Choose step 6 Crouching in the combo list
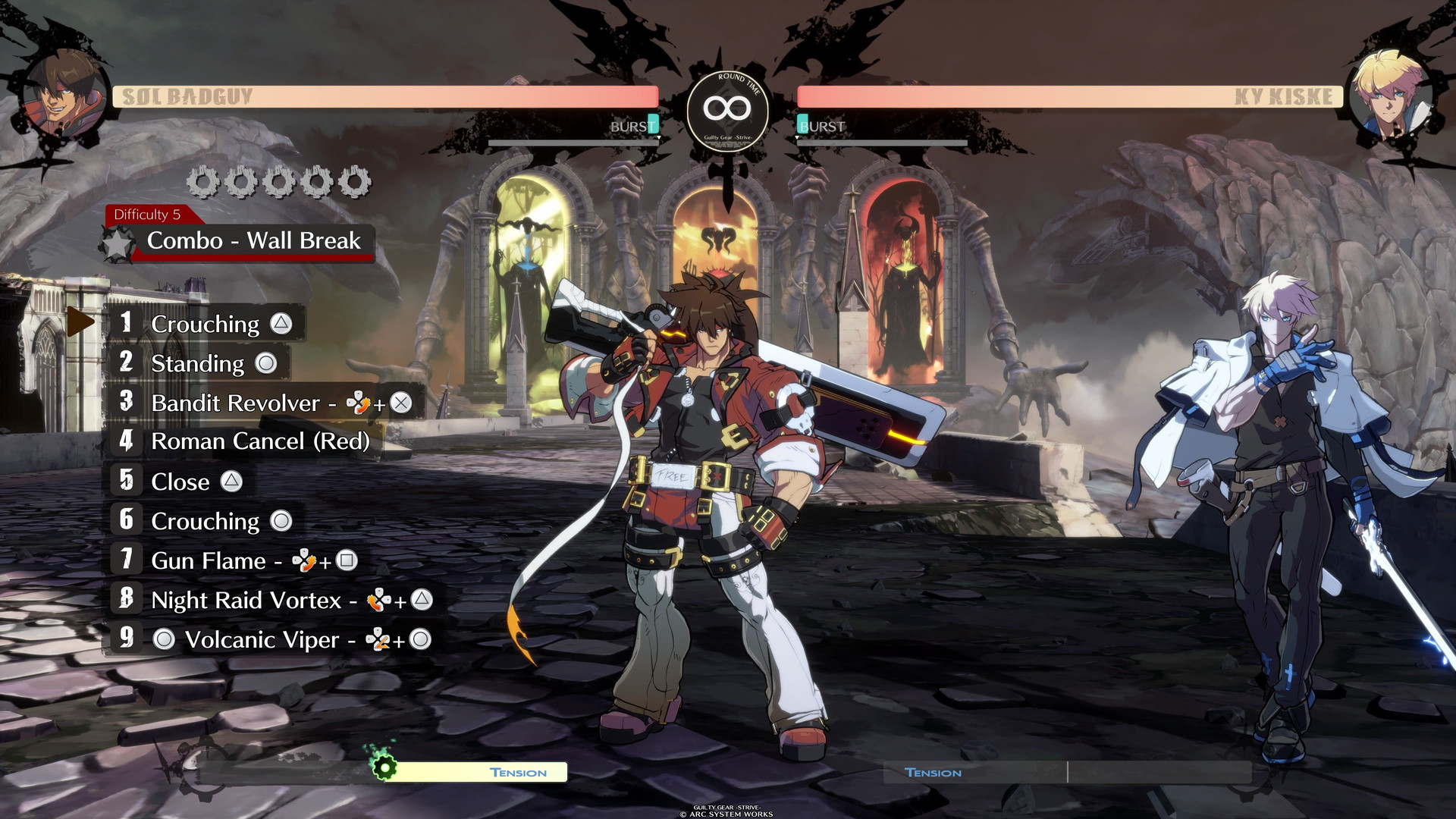The width and height of the screenshot is (1456, 819). [x=206, y=521]
